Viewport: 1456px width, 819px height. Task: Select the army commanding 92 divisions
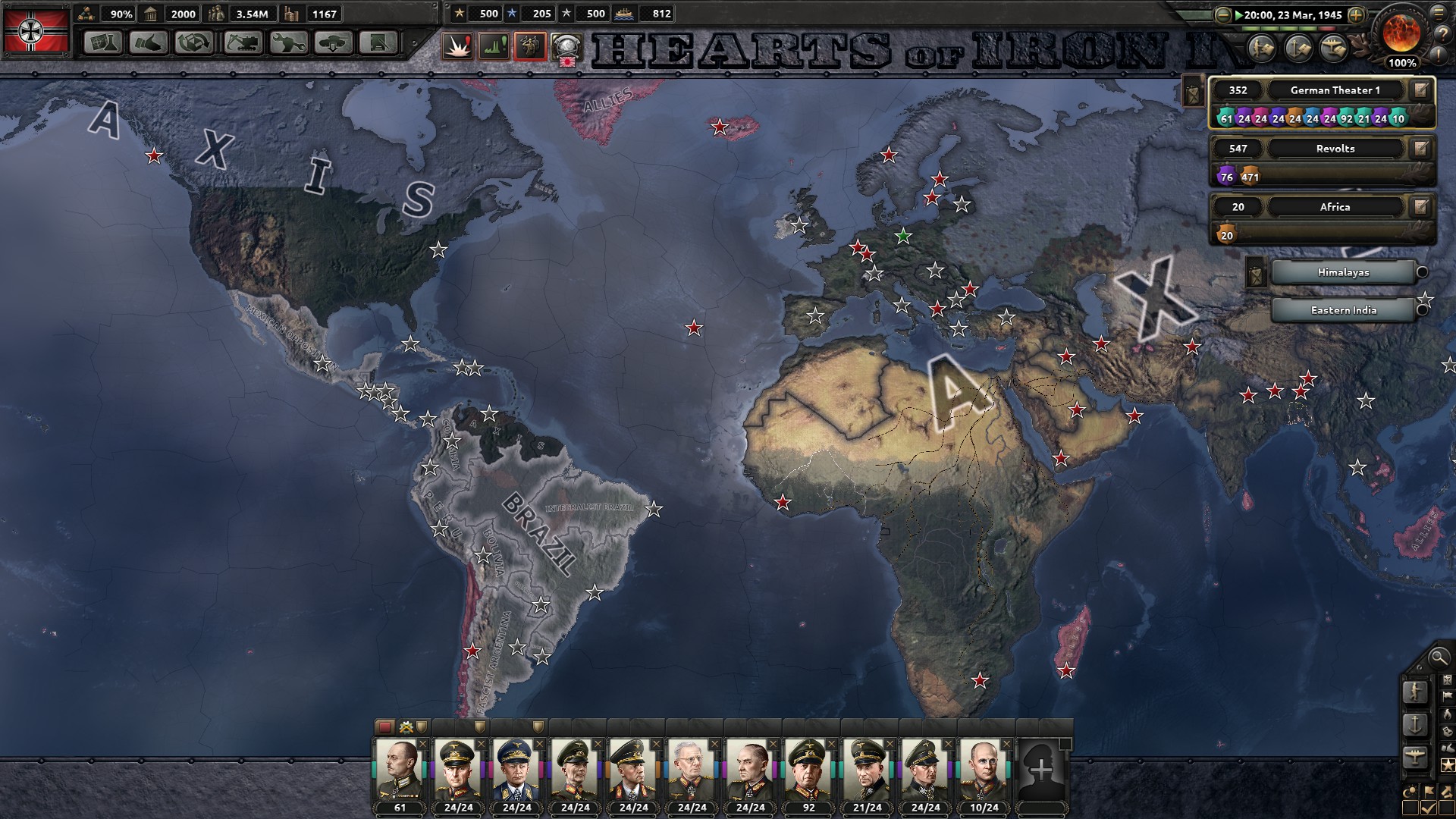tap(808, 773)
